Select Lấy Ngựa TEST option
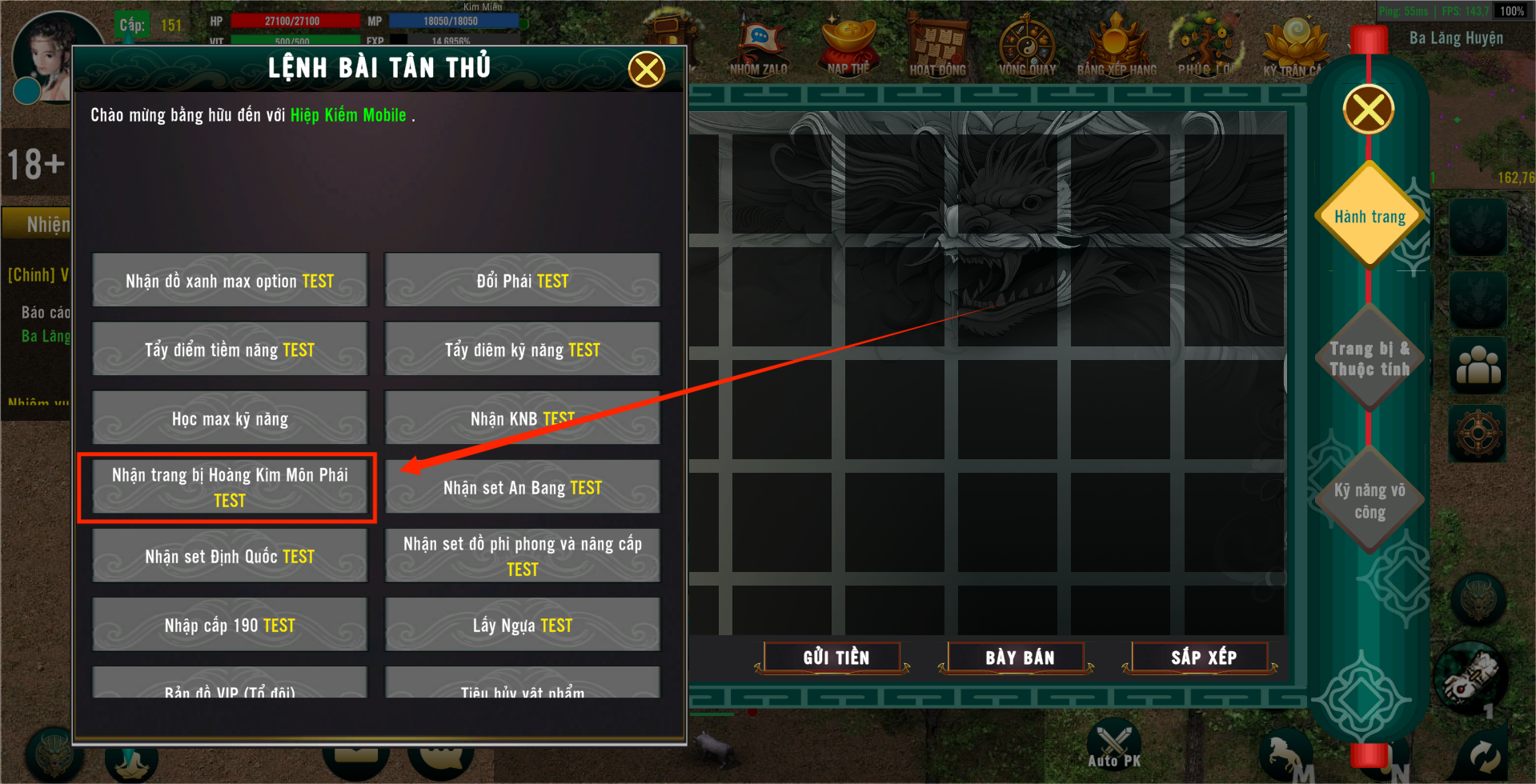1536x784 pixels. pyautogui.click(x=522, y=625)
